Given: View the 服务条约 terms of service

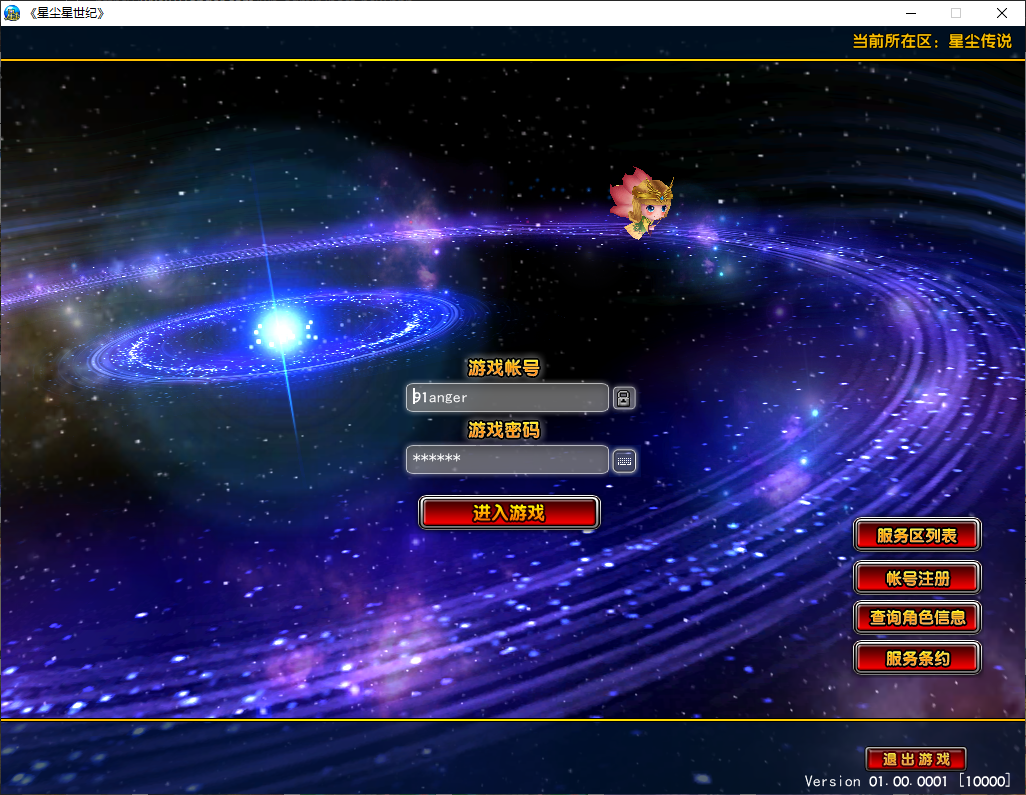Looking at the screenshot, I should 917,658.
